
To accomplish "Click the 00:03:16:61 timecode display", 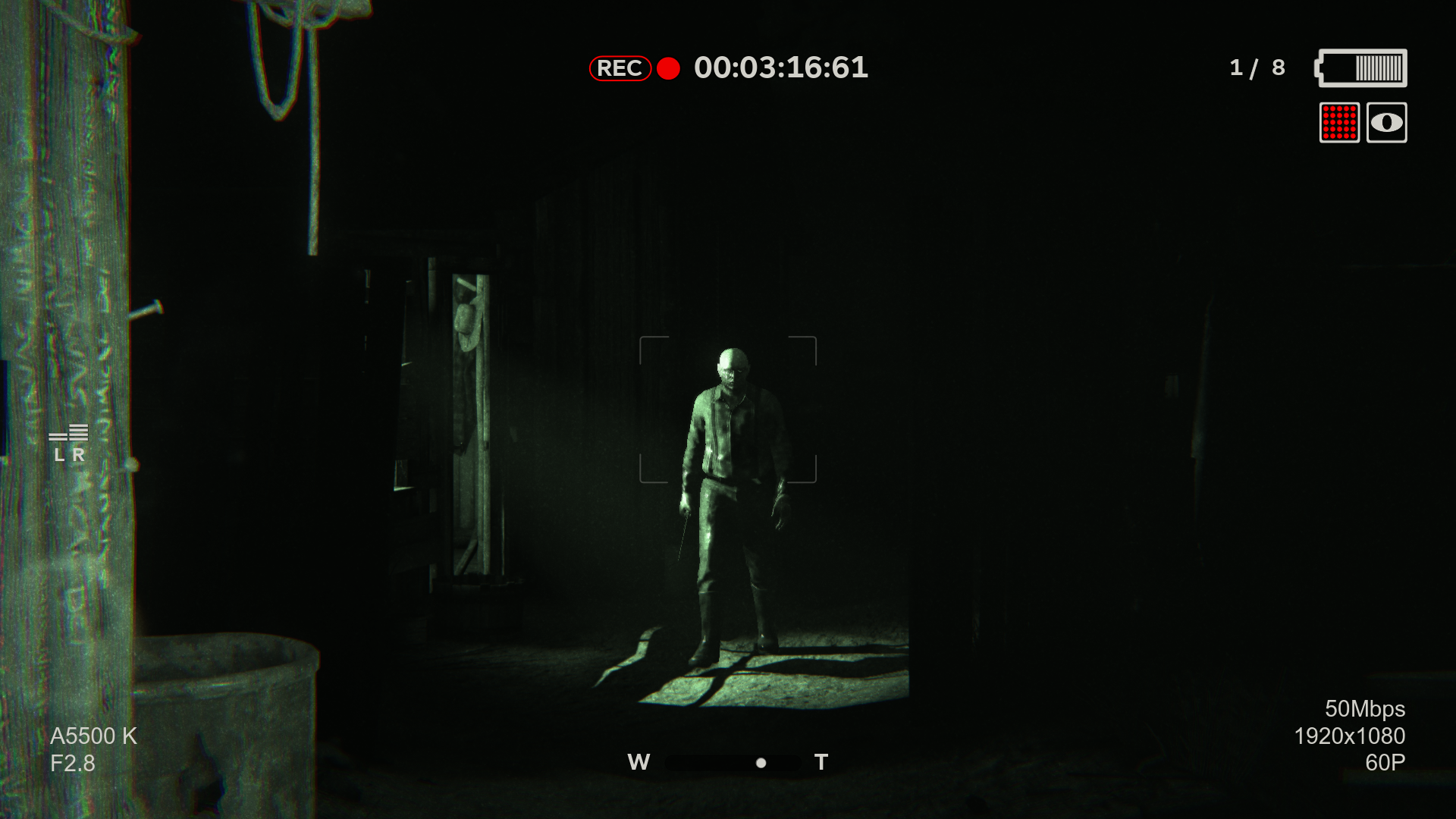I will tap(781, 68).
